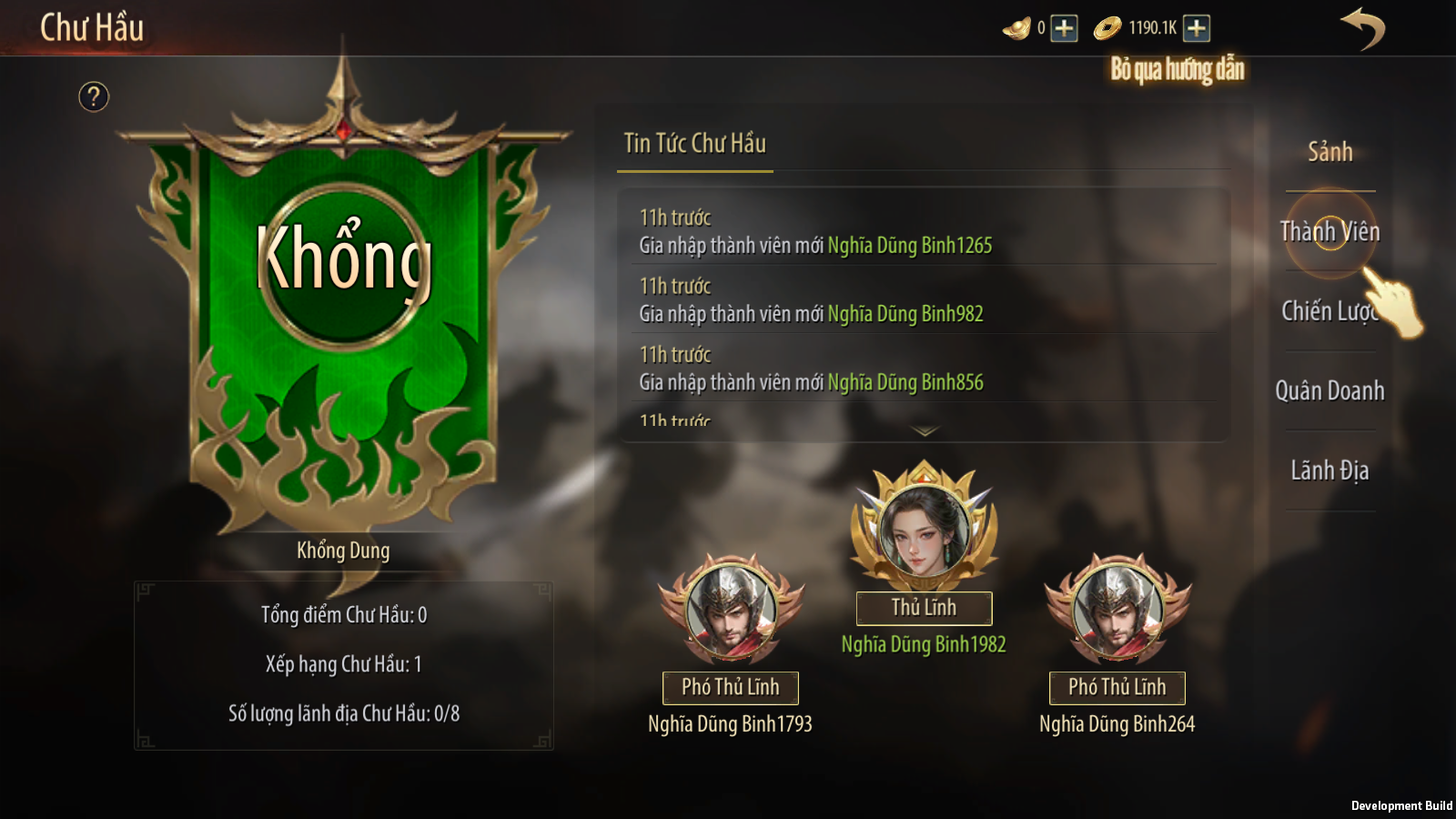Click the question mark help icon
Image resolution: width=1456 pixels, height=819 pixels.
[x=94, y=96]
